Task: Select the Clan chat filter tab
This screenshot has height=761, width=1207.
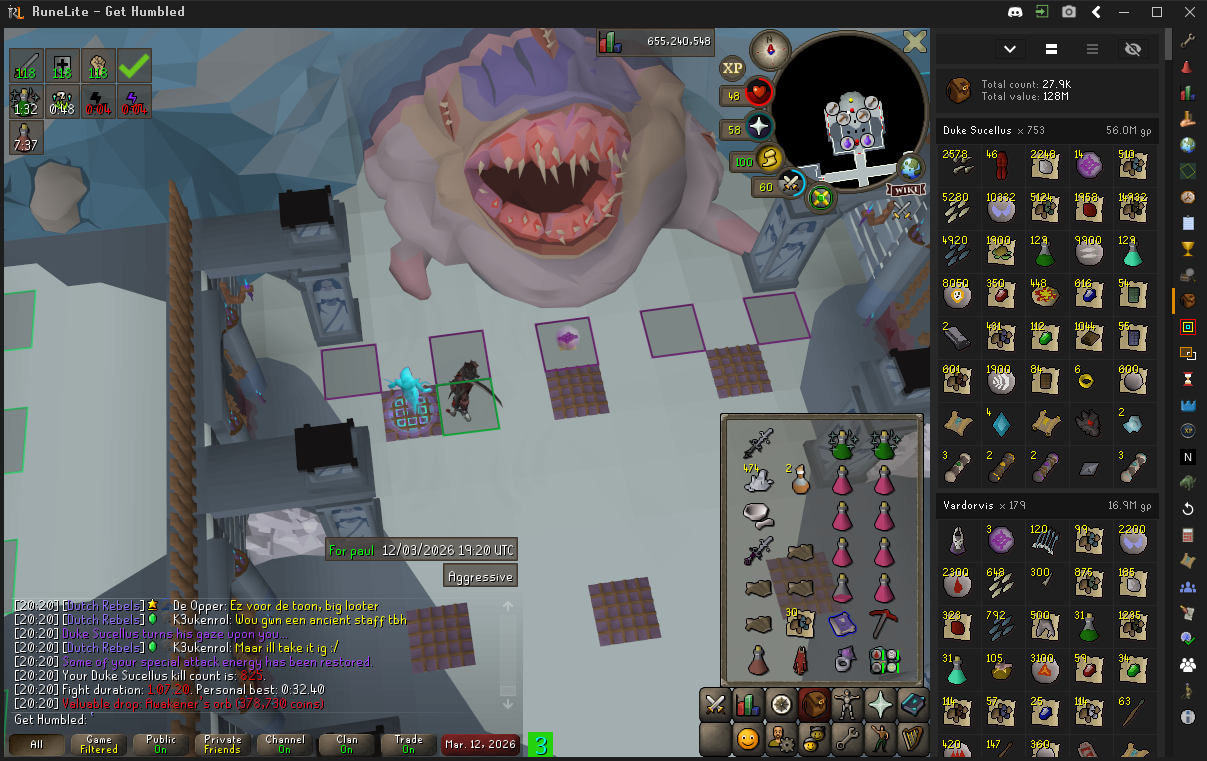Action: coord(346,744)
